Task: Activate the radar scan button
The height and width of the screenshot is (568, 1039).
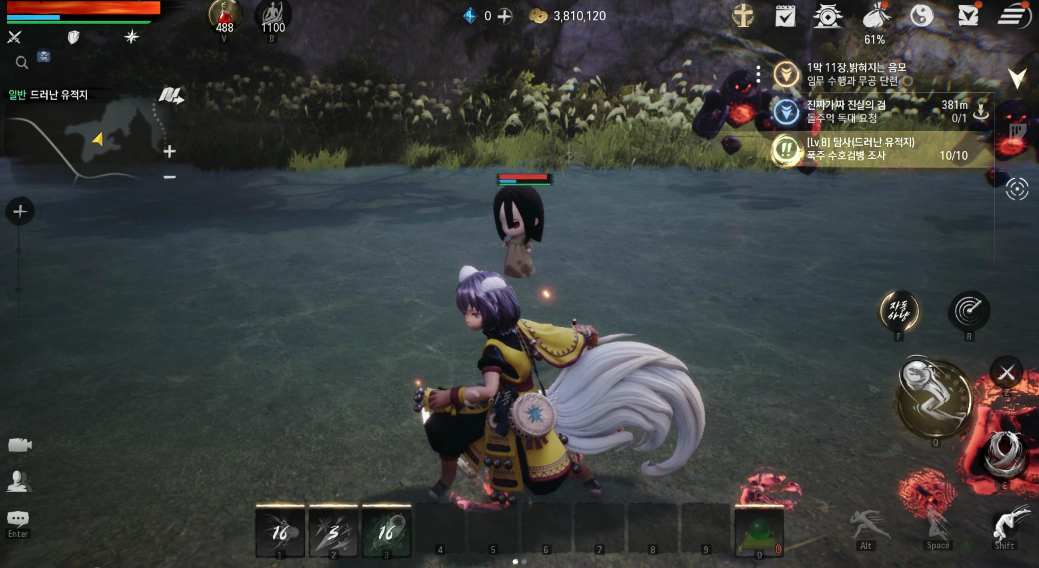Action: tap(969, 311)
